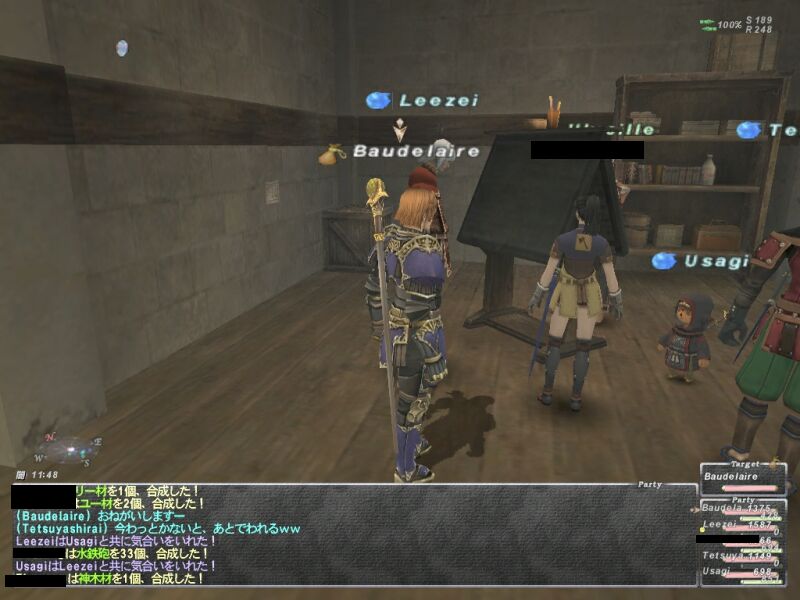Target Usagi via the floating name label
This screenshot has width=800, height=600.
tap(716, 261)
